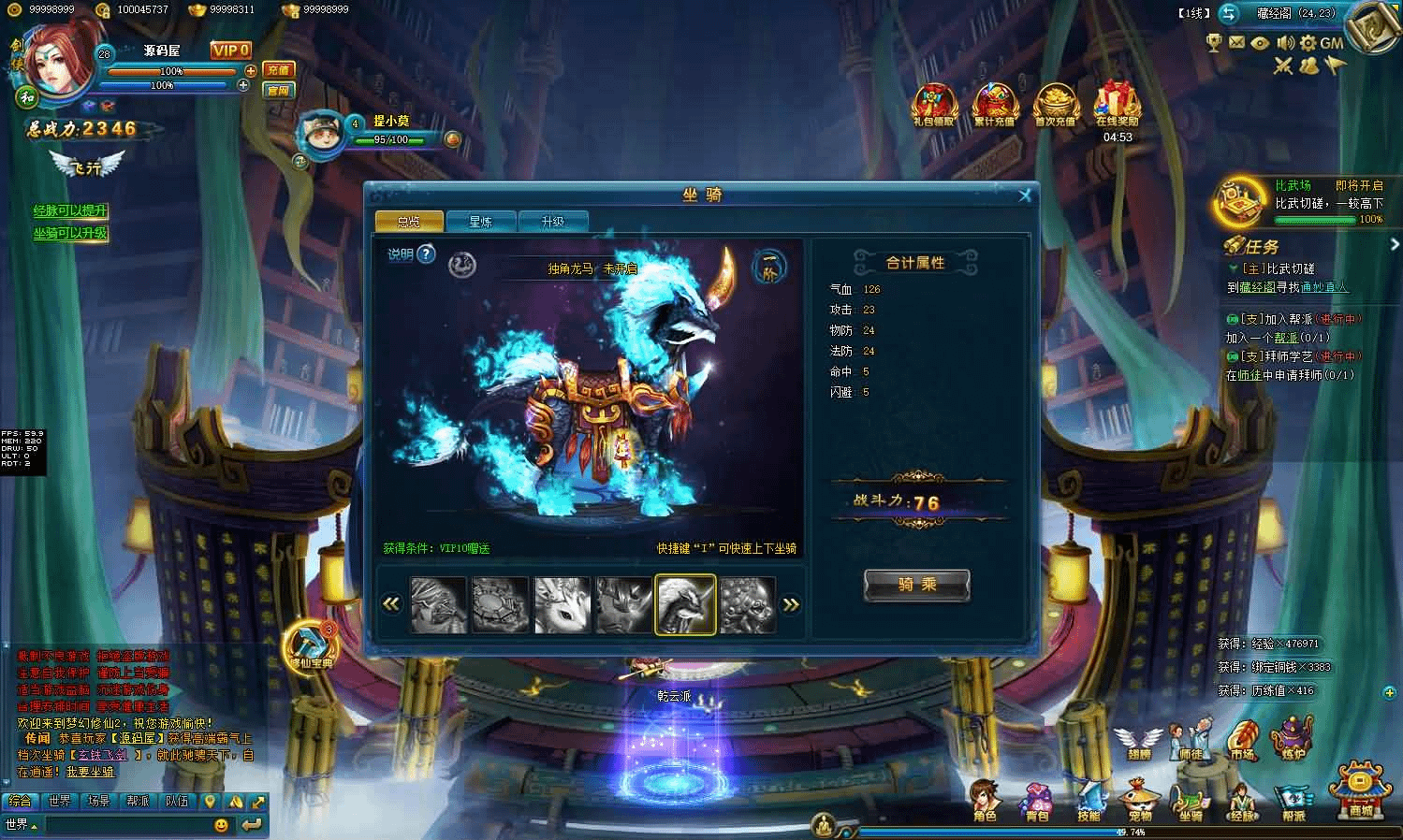The height and width of the screenshot is (840, 1403).
Task: Open the 升级 upgrade tab
Action: pos(552,222)
